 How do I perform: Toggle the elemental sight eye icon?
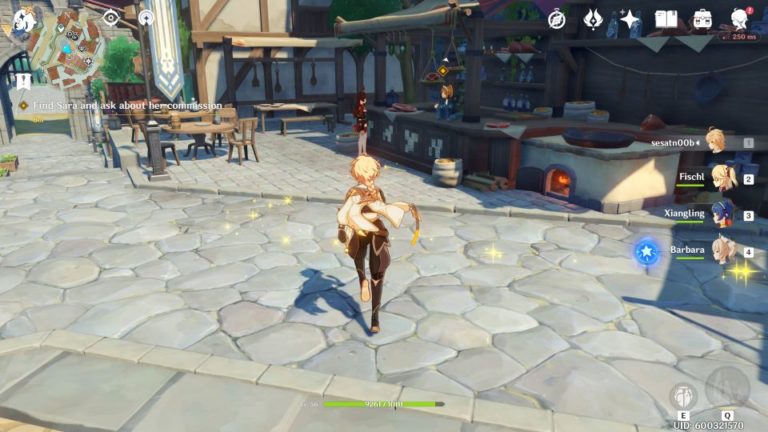pyautogui.click(x=111, y=17)
